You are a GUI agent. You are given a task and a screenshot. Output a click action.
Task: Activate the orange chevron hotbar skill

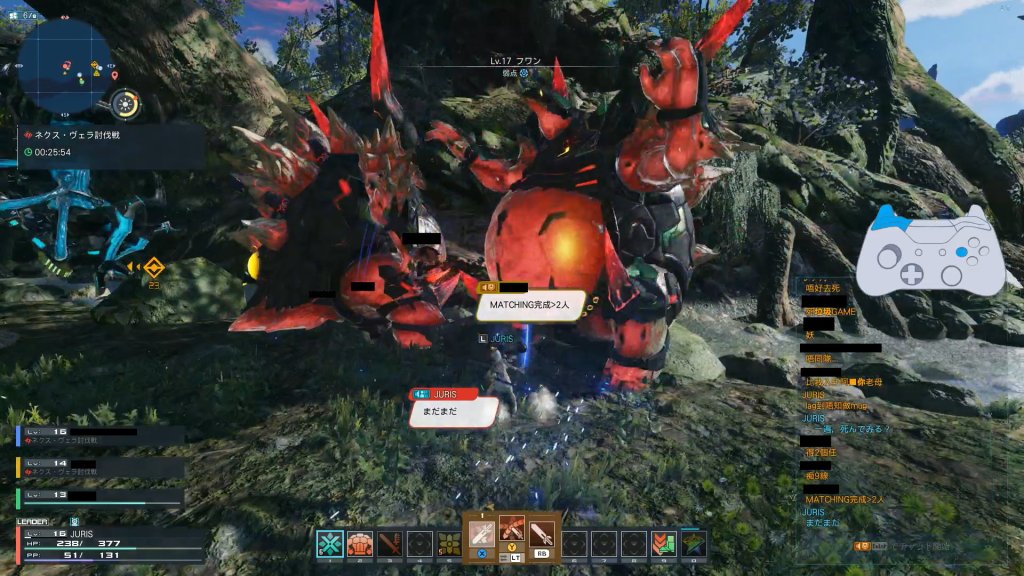(x=663, y=544)
